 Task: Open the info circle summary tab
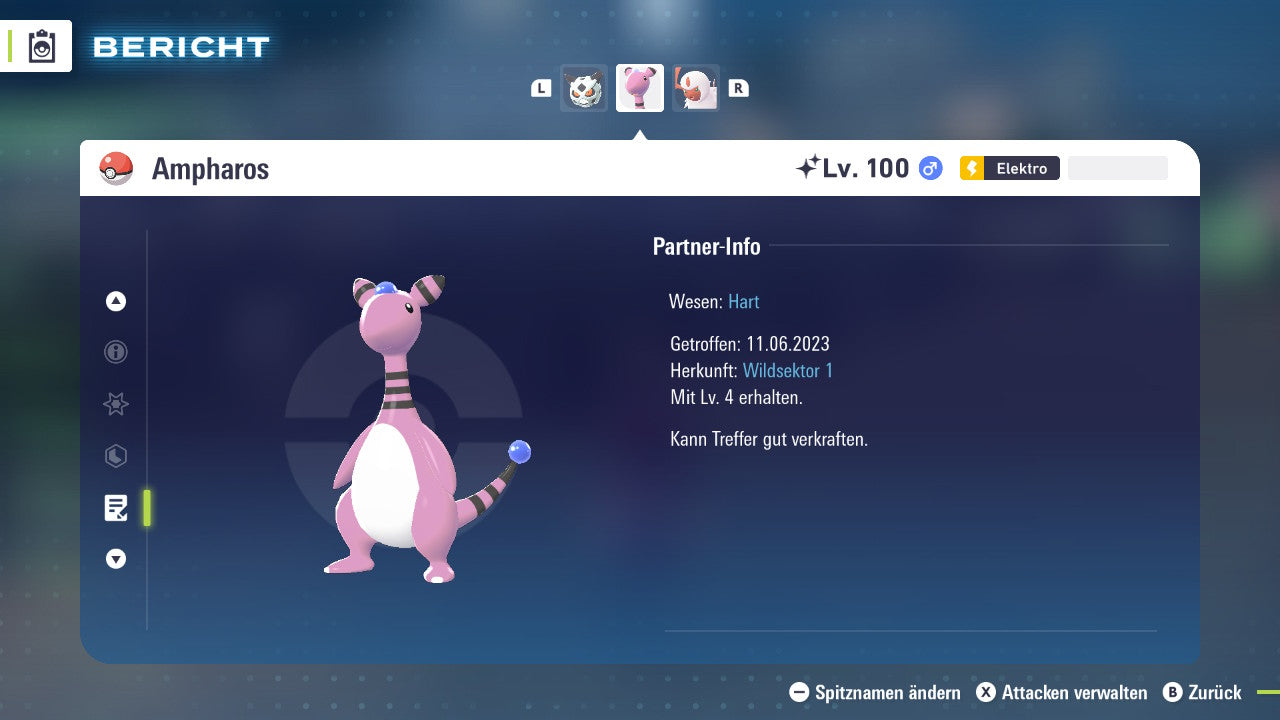(x=116, y=352)
